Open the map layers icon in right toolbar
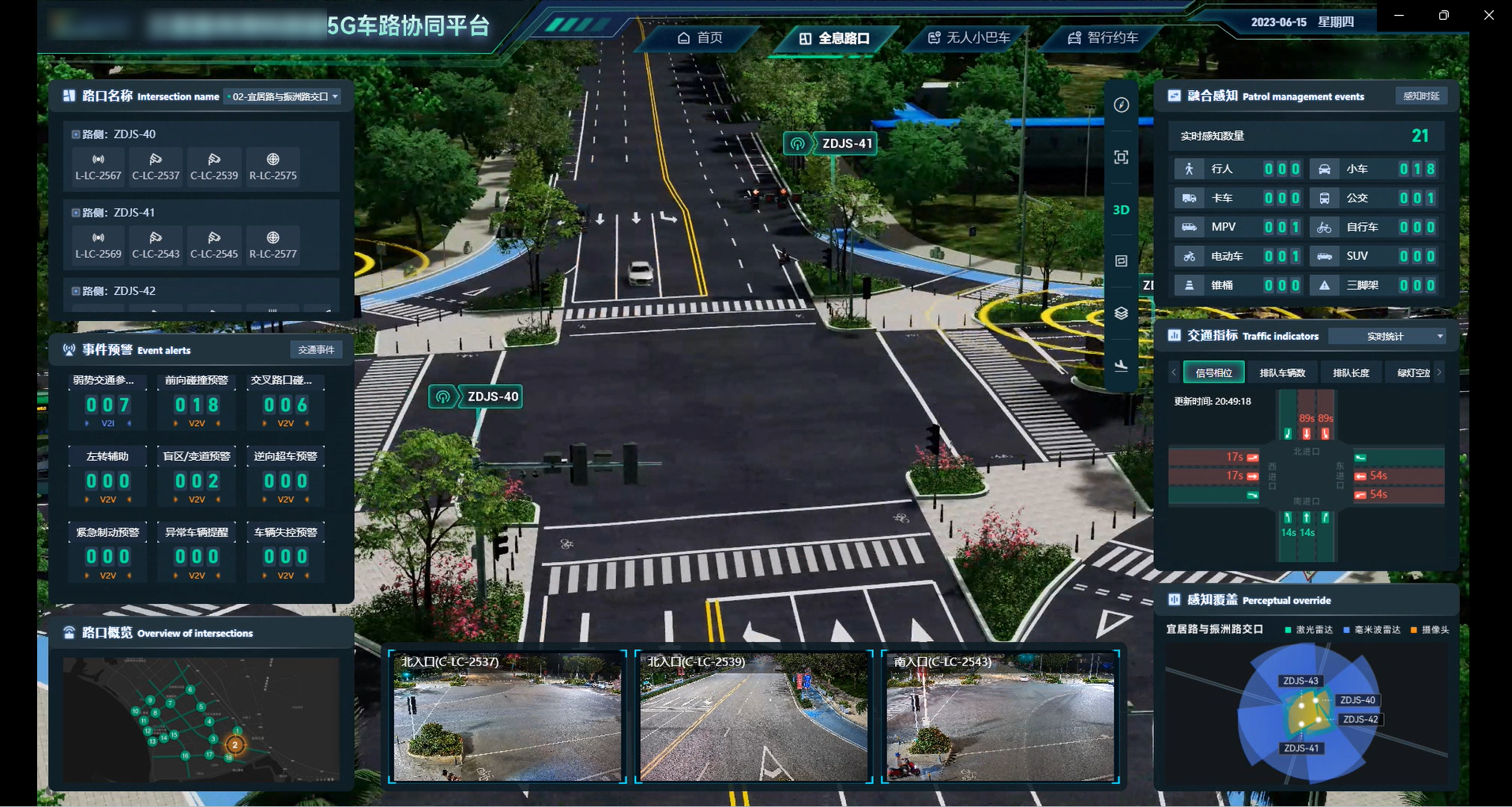1512x807 pixels. coord(1121,312)
